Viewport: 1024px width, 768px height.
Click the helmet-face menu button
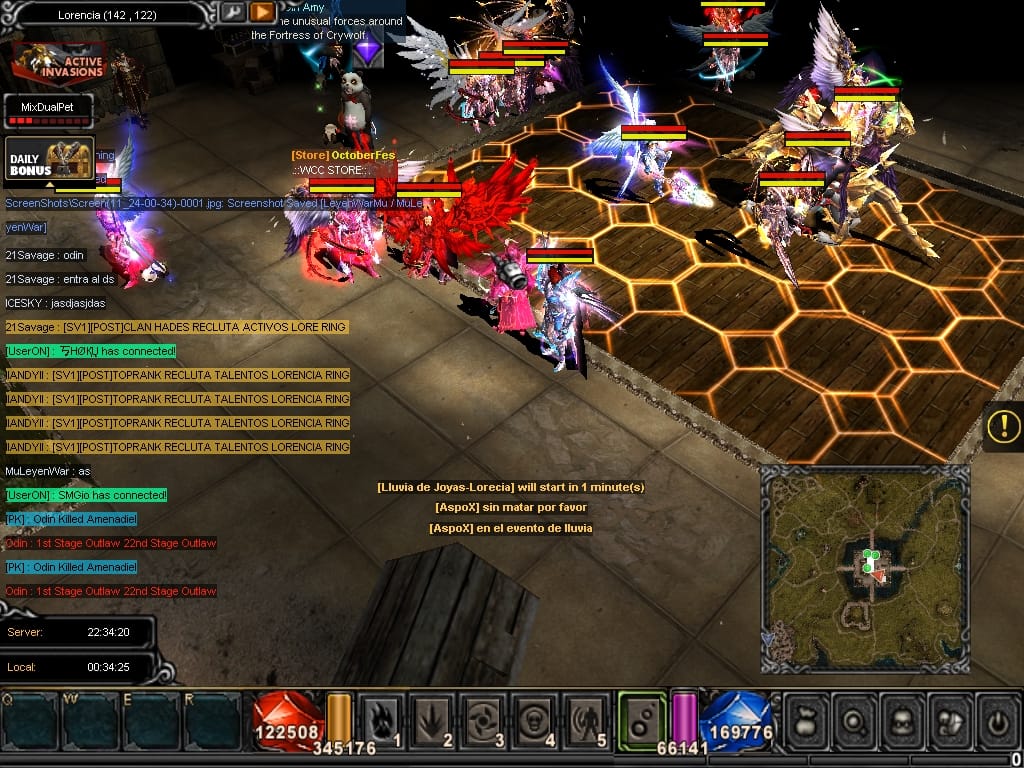coord(903,720)
